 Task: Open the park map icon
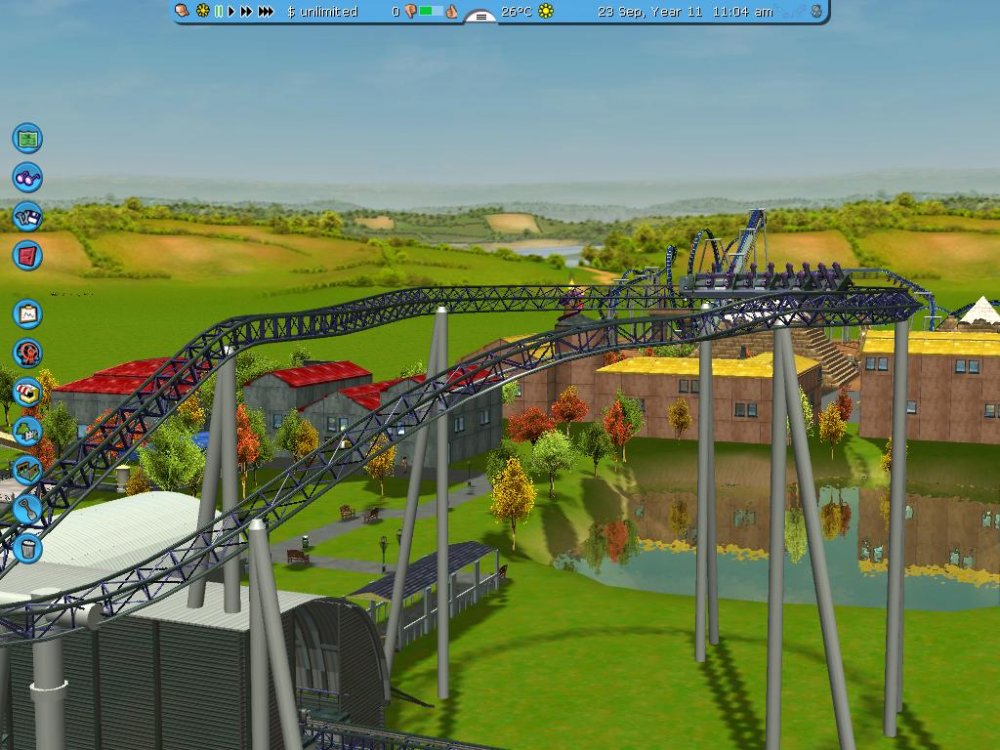tap(27, 137)
